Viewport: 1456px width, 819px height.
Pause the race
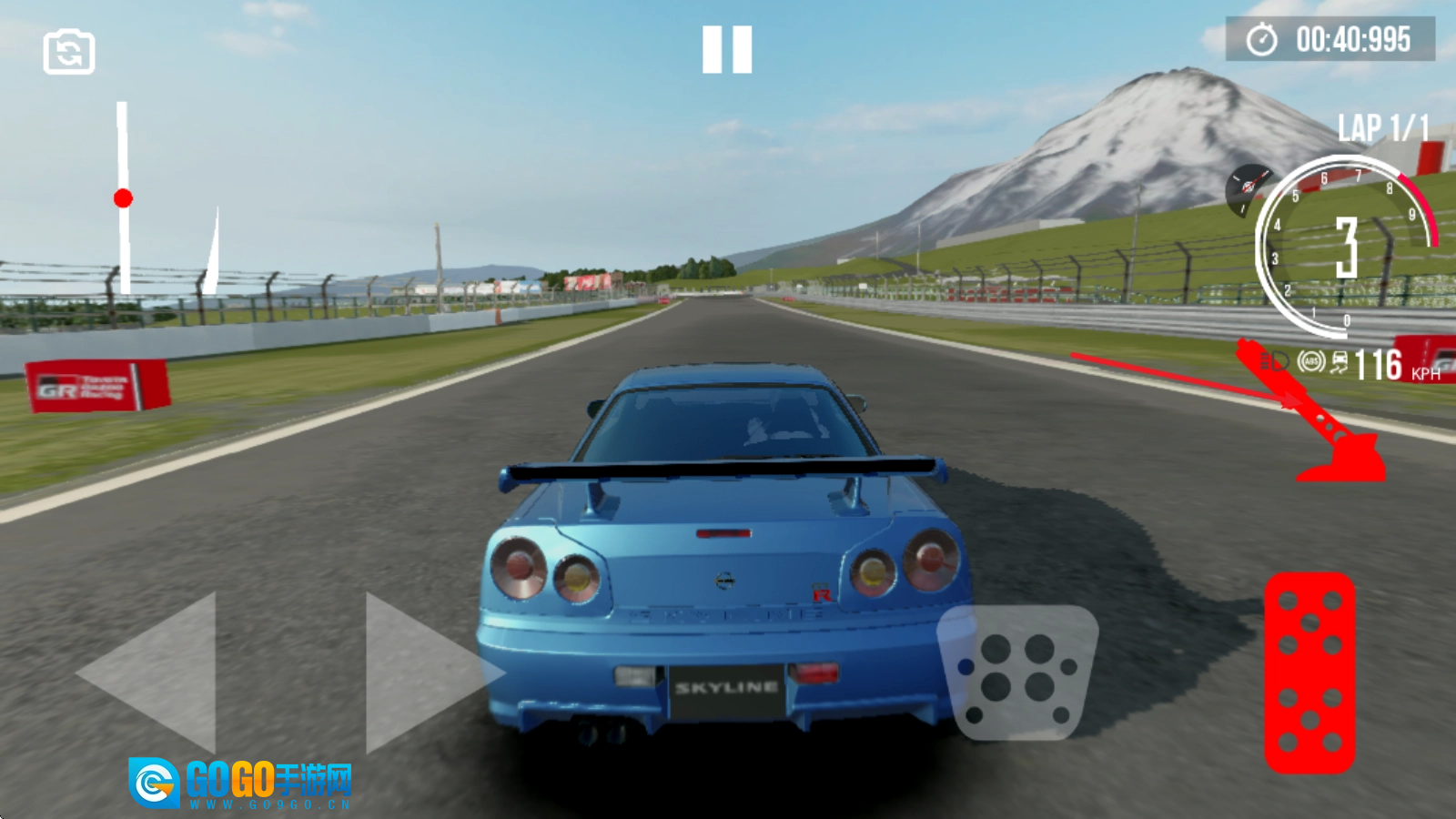coord(727,49)
